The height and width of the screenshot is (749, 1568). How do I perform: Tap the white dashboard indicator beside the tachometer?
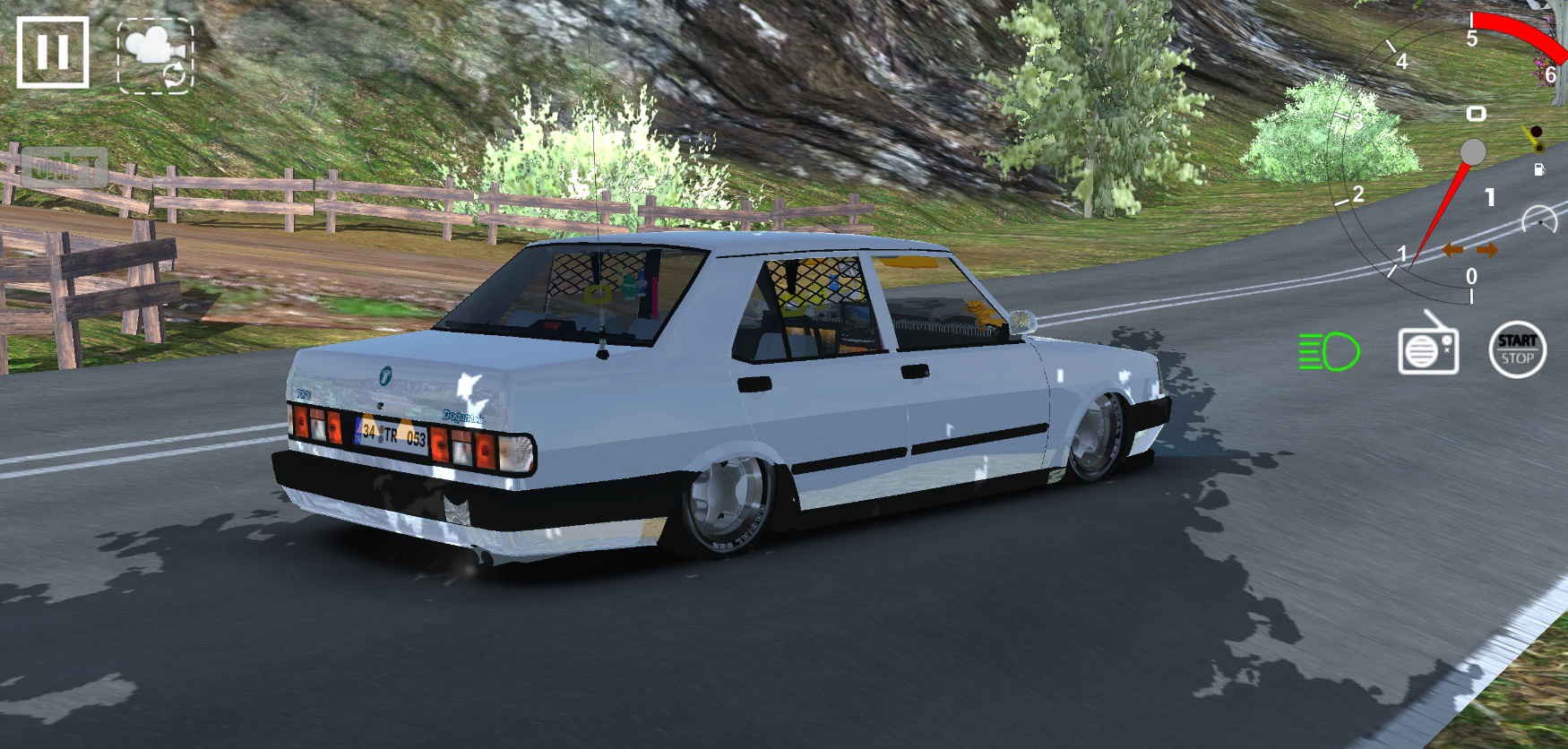coord(1478,113)
